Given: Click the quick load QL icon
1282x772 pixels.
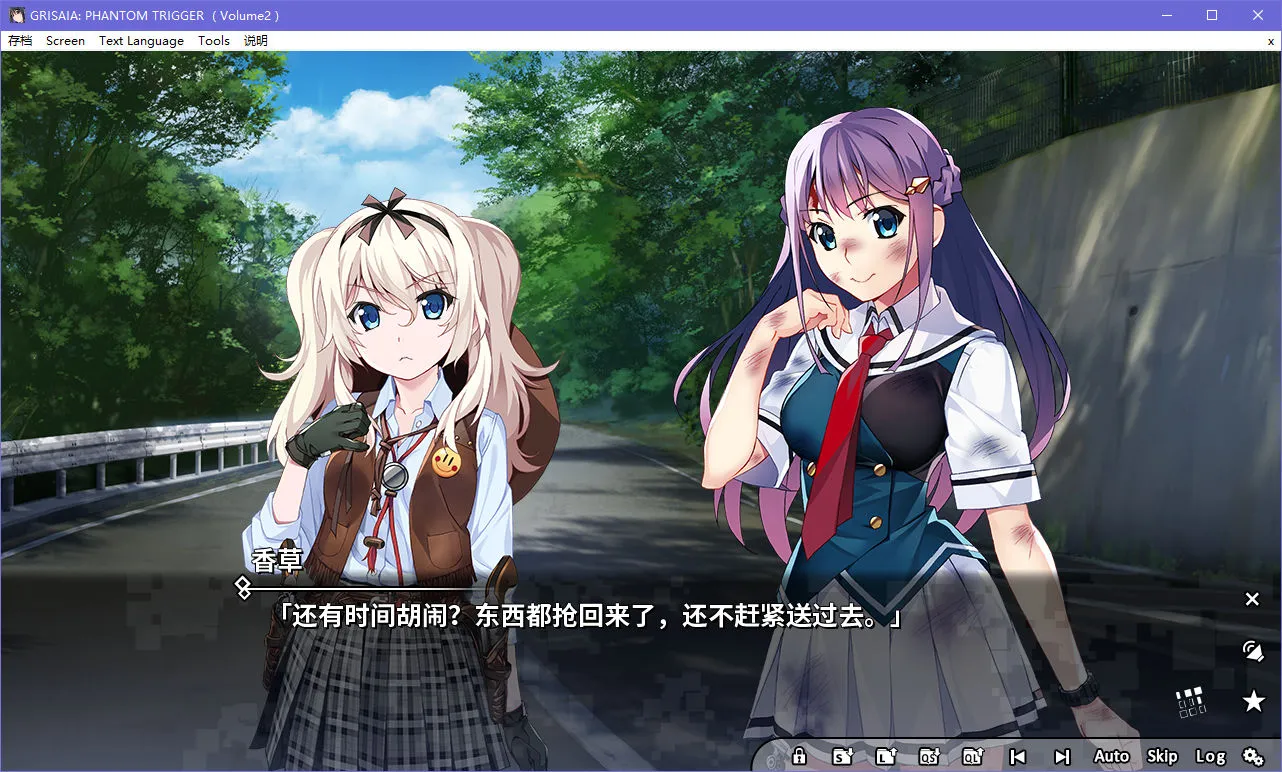Looking at the screenshot, I should tap(973, 756).
